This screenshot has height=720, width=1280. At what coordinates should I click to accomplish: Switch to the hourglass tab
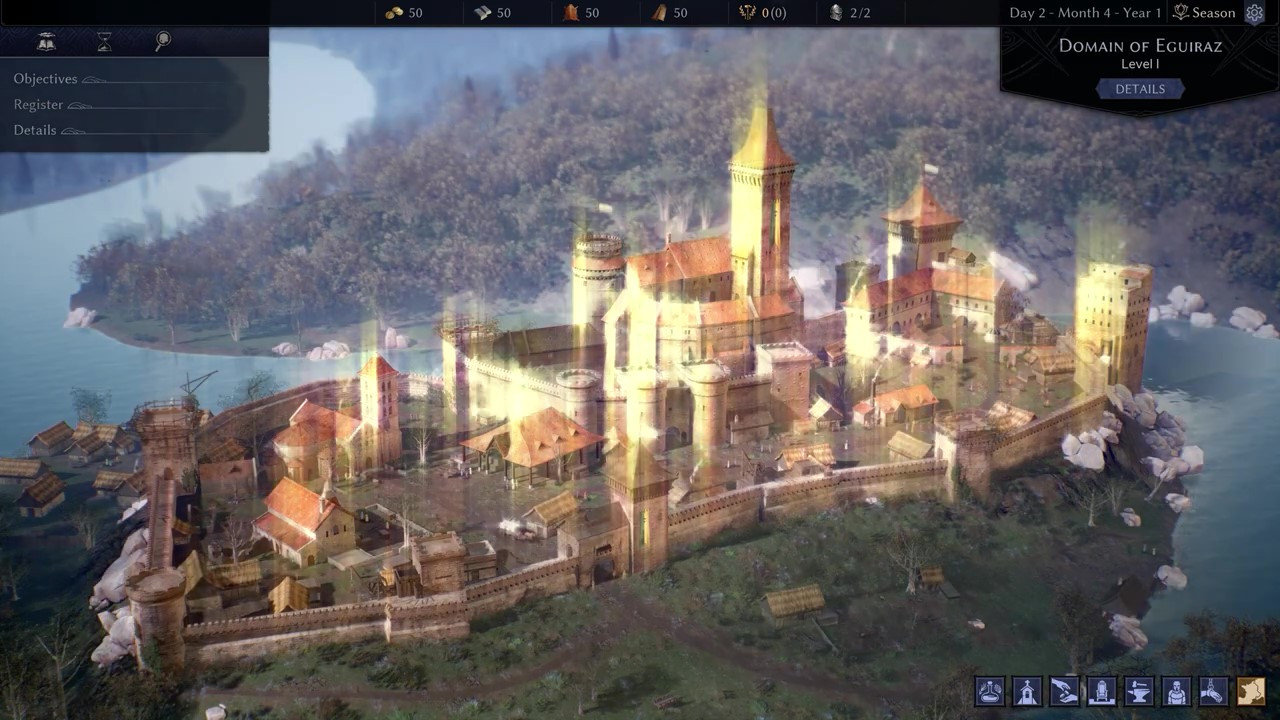104,41
